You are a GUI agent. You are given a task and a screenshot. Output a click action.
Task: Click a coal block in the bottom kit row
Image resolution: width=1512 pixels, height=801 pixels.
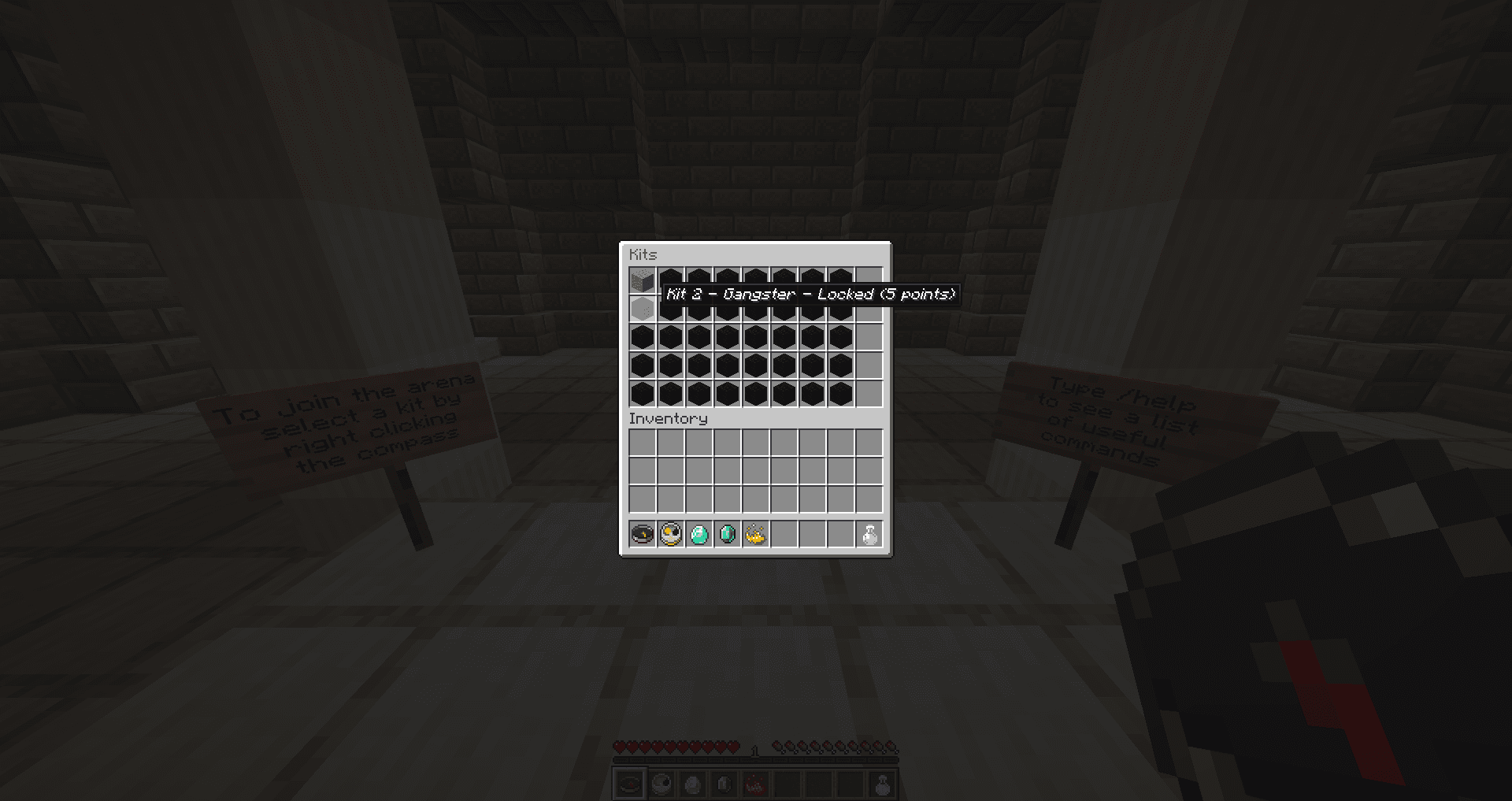point(699,393)
